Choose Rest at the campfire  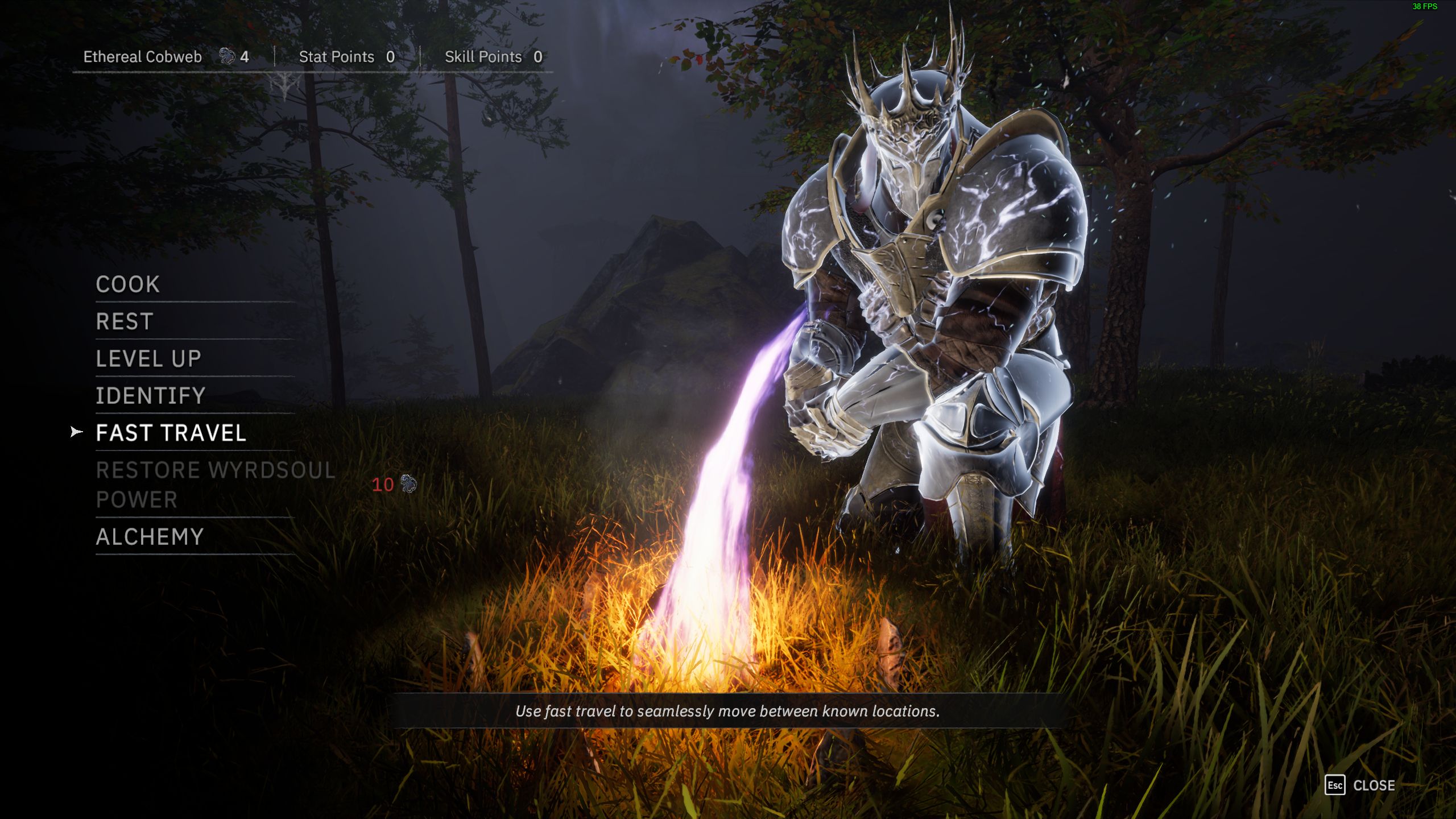coord(125,322)
